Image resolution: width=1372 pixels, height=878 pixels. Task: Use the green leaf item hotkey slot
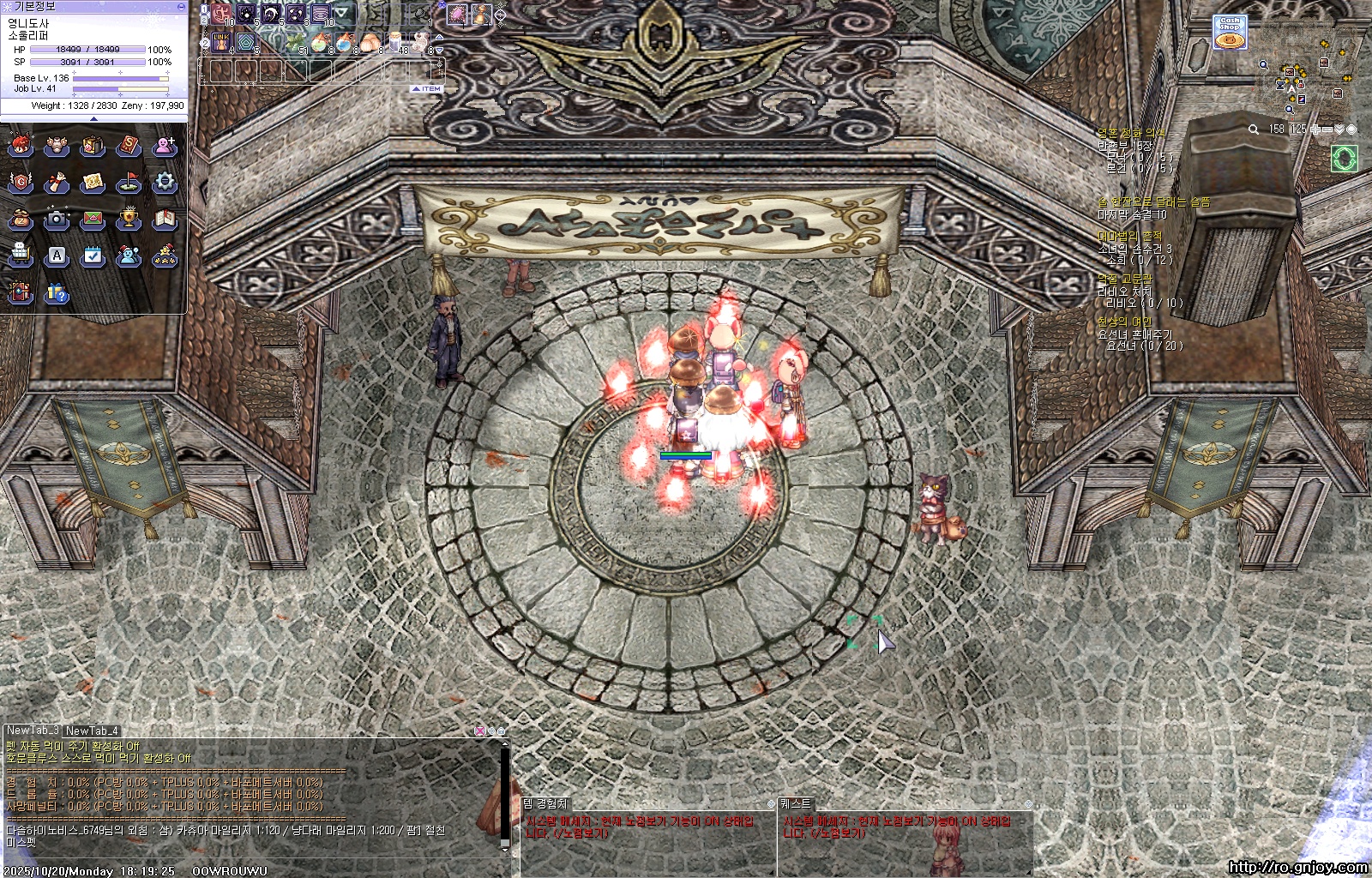[296, 42]
